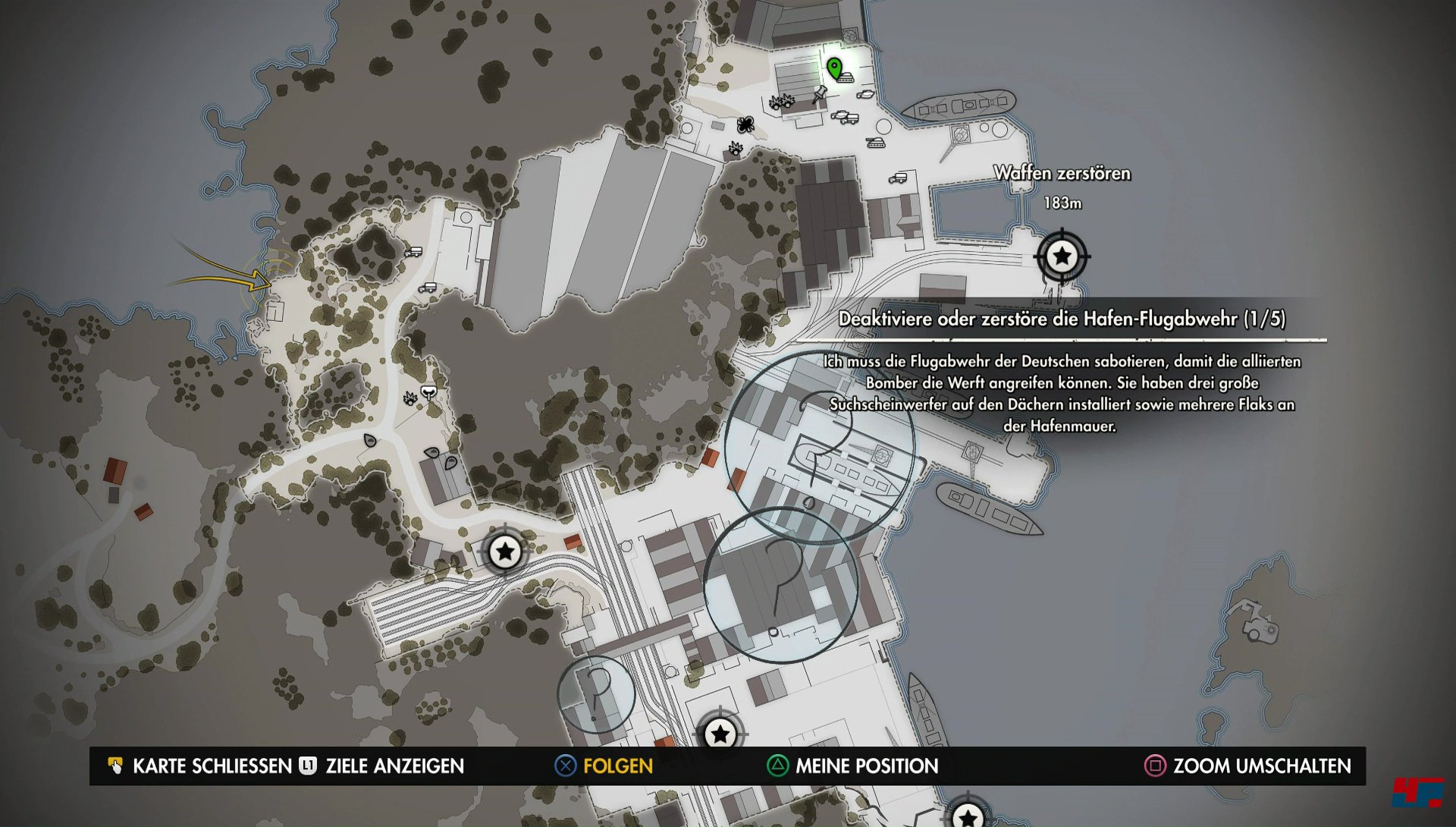1456x827 pixels.
Task: Select the Waffen zerstören star objective marker
Action: pyautogui.click(x=1062, y=256)
